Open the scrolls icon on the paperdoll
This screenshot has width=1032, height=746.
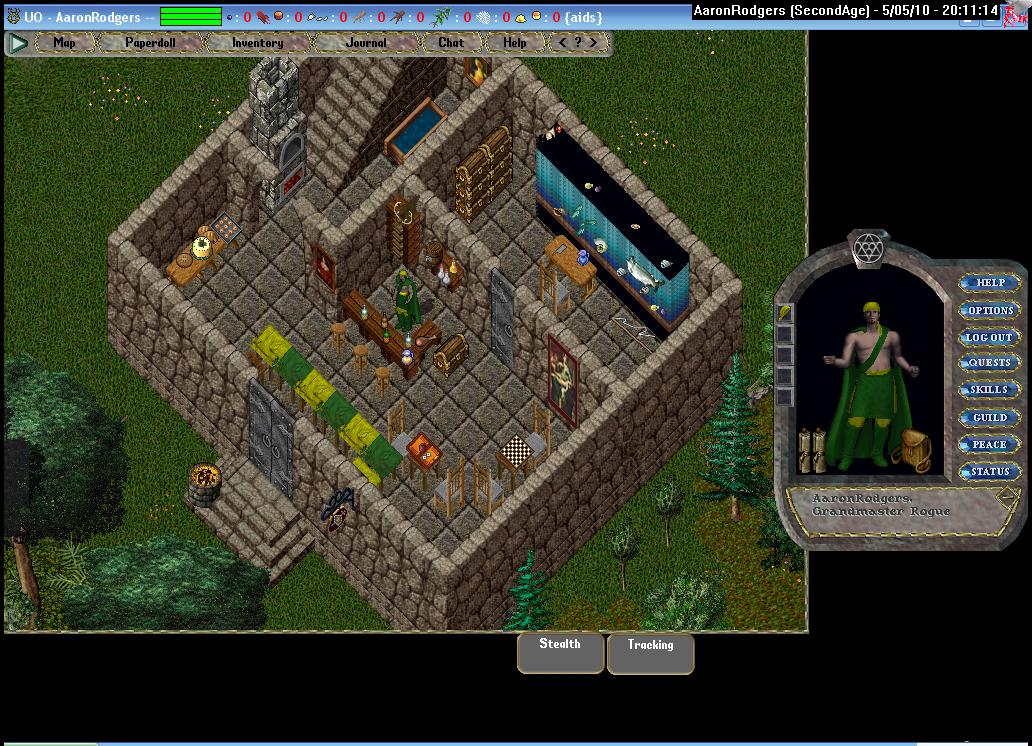(811, 451)
